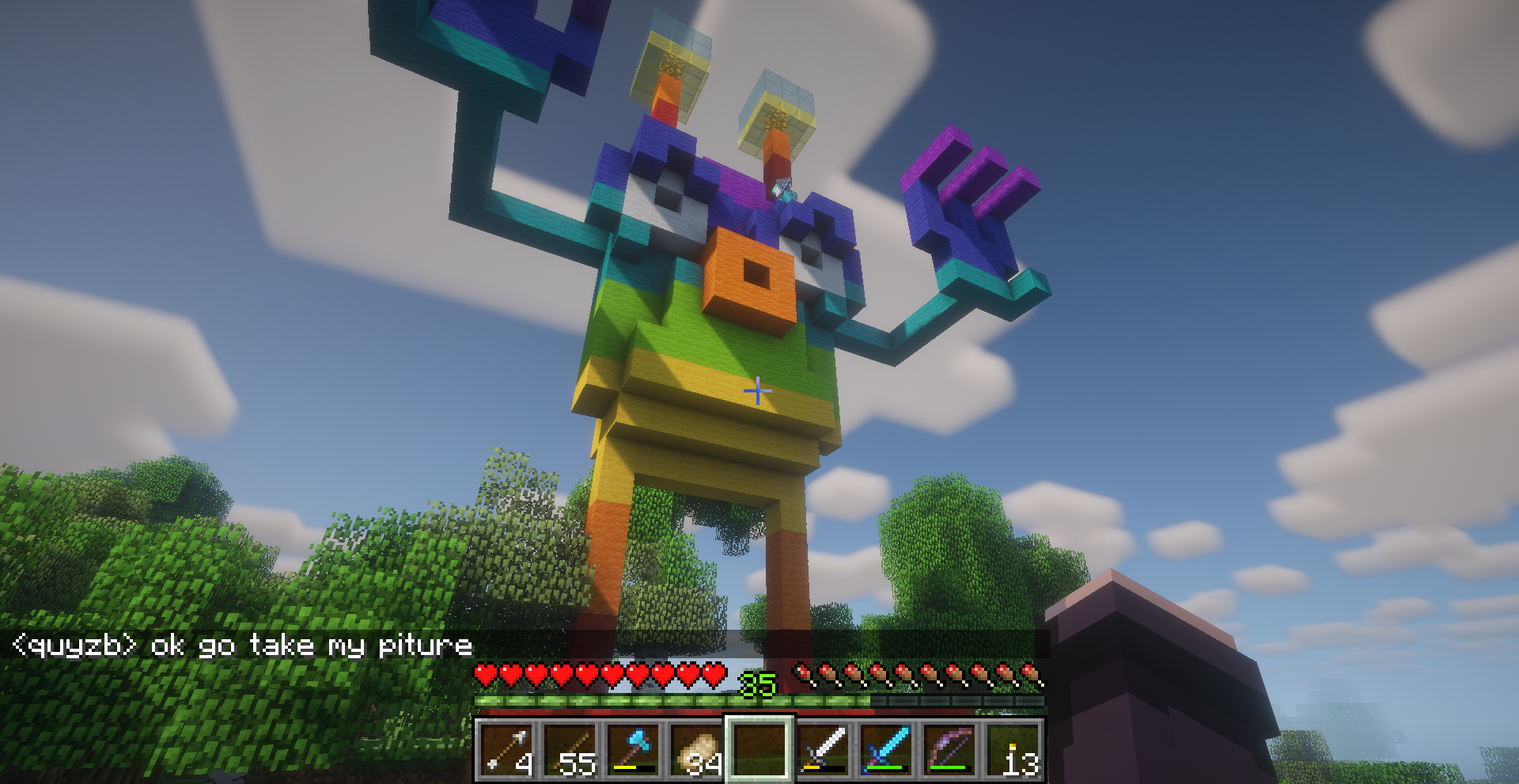Switch to the diamond sword
The width and height of the screenshot is (1519, 784).
pos(887,749)
